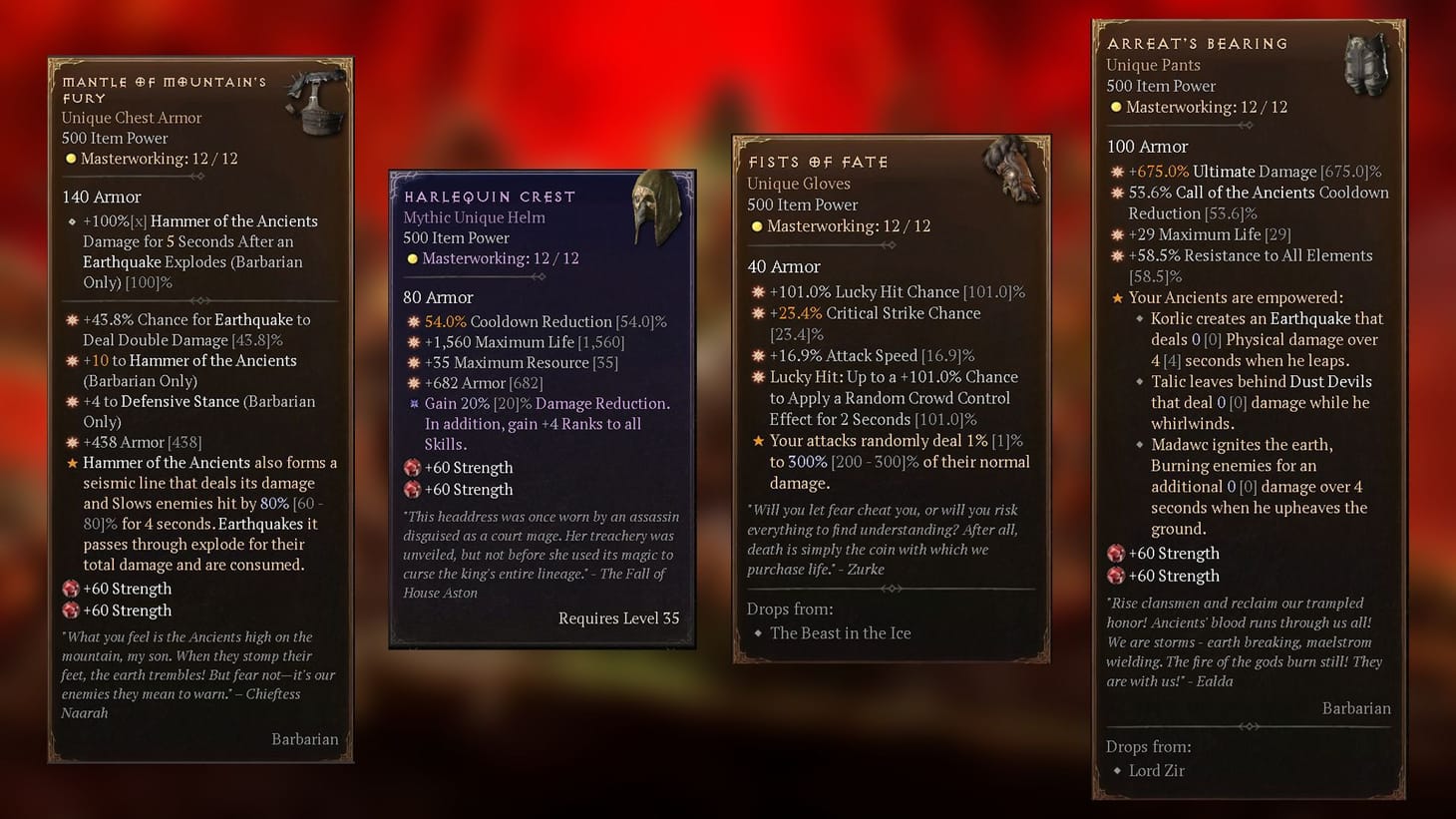Click the sunburst icon beside Cooldown Reduction
The height and width of the screenshot is (819, 1456).
coord(415,321)
